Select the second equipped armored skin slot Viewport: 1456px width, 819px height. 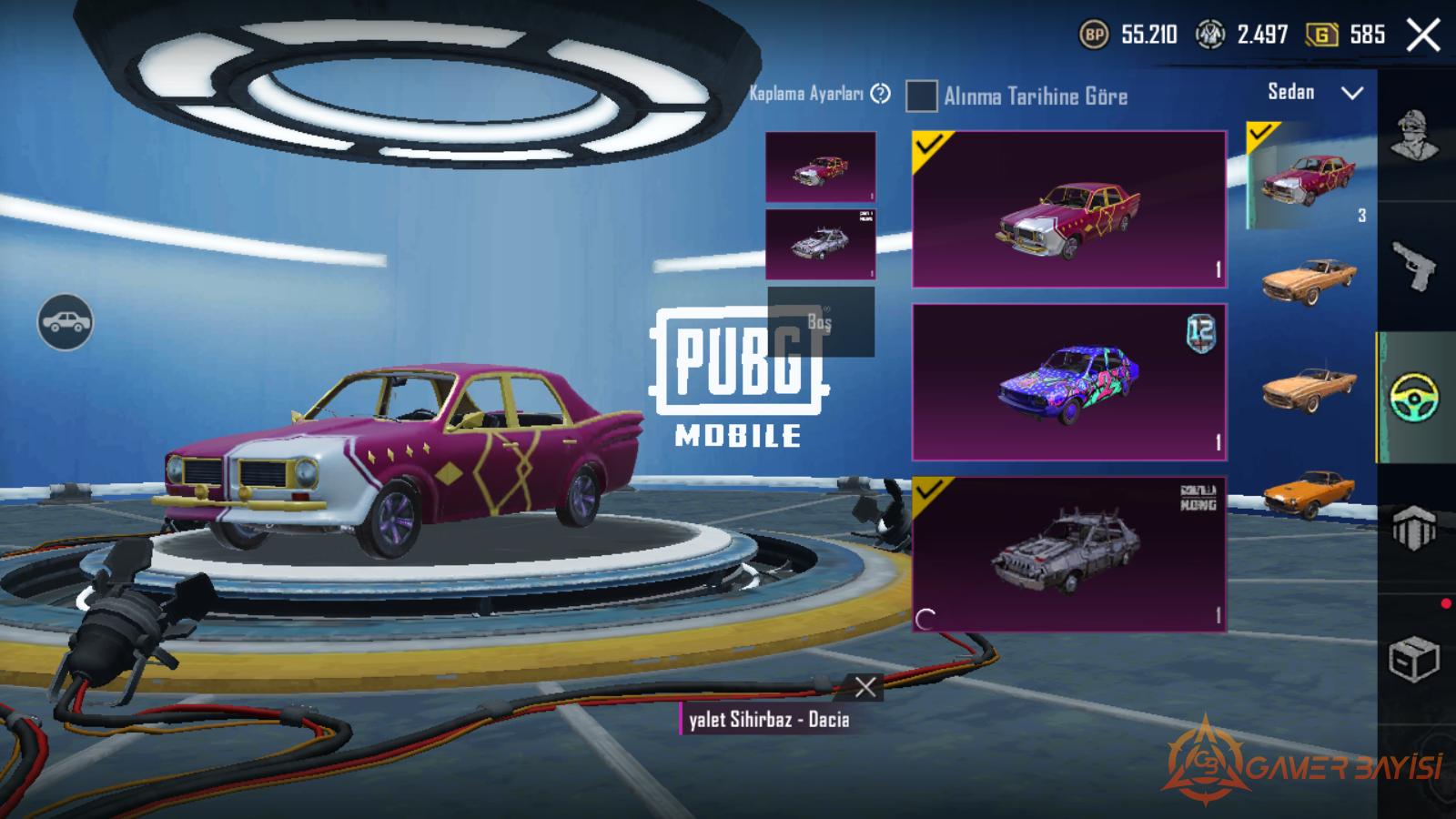tap(820, 244)
